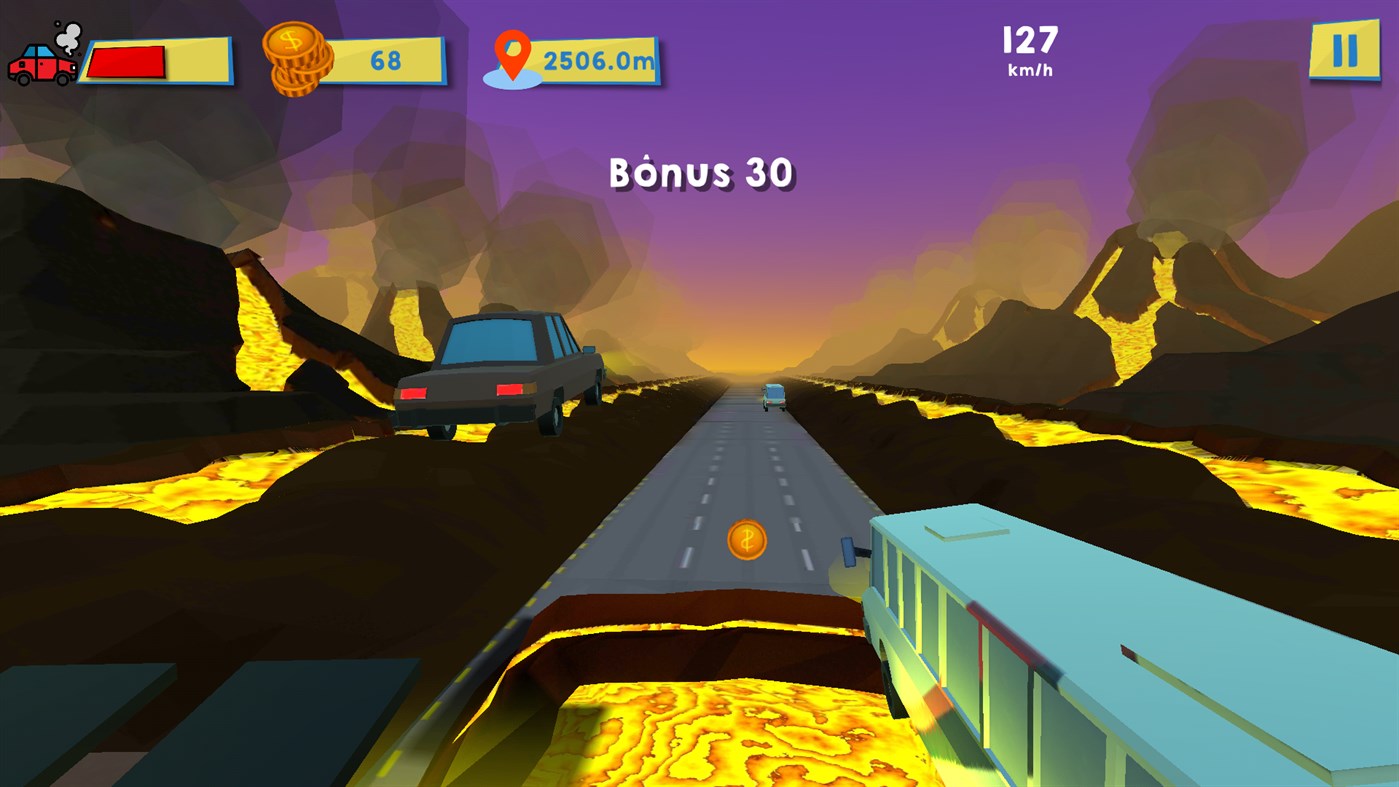
Task: Click the Bónus 30 text
Action: click(700, 171)
